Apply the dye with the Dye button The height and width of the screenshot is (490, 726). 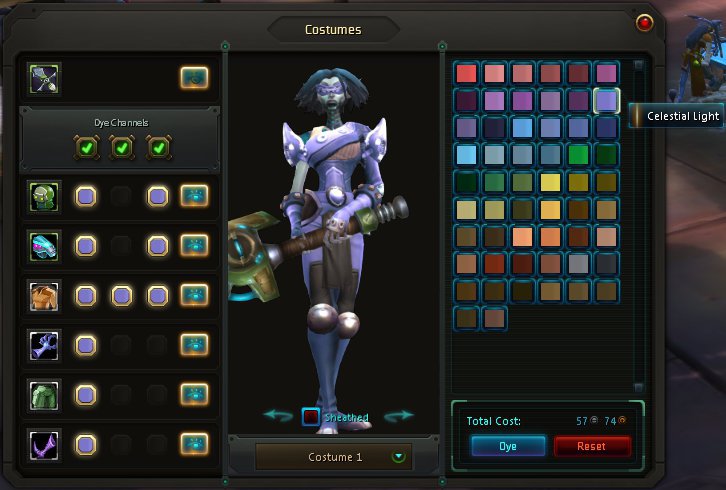pos(508,446)
